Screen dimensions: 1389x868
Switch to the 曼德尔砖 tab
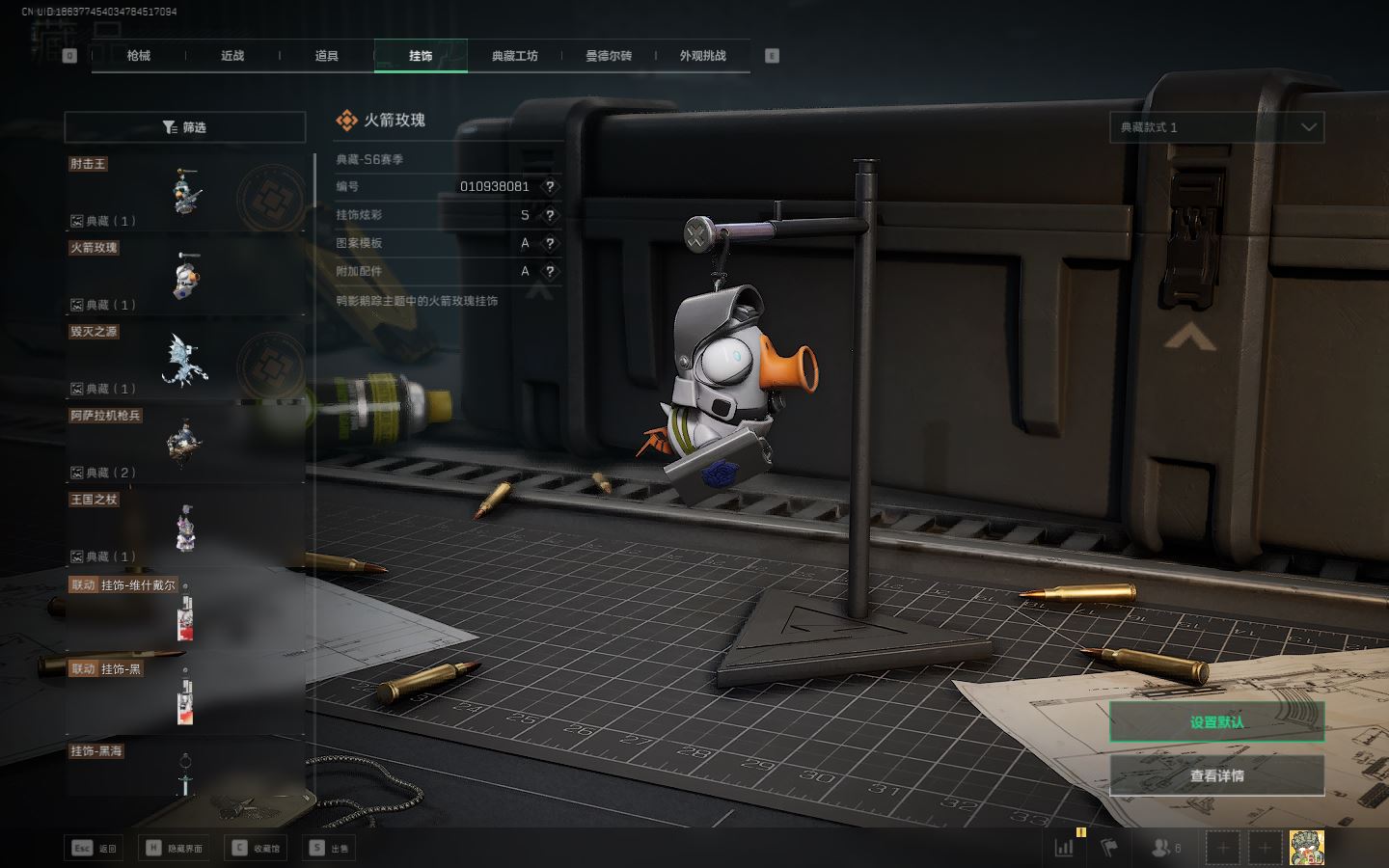pyautogui.click(x=609, y=56)
